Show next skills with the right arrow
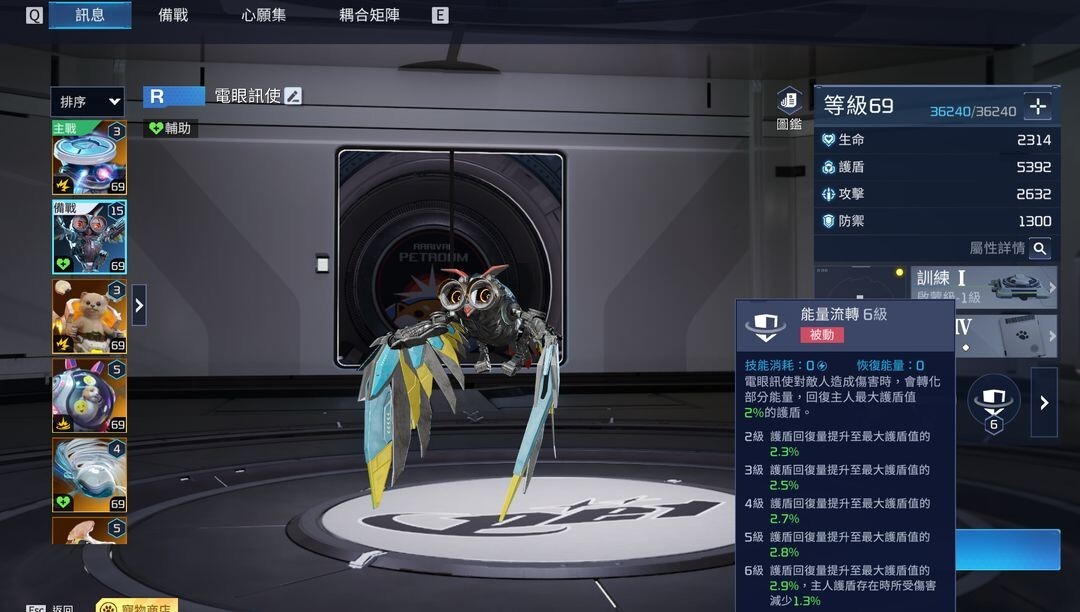 click(x=1044, y=402)
